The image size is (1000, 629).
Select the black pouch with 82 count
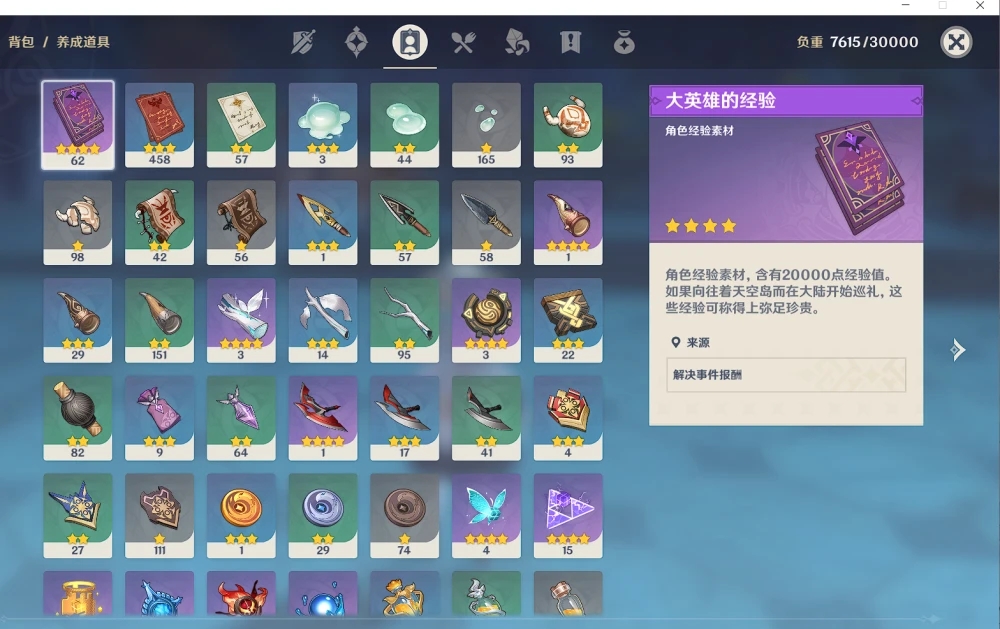78,418
